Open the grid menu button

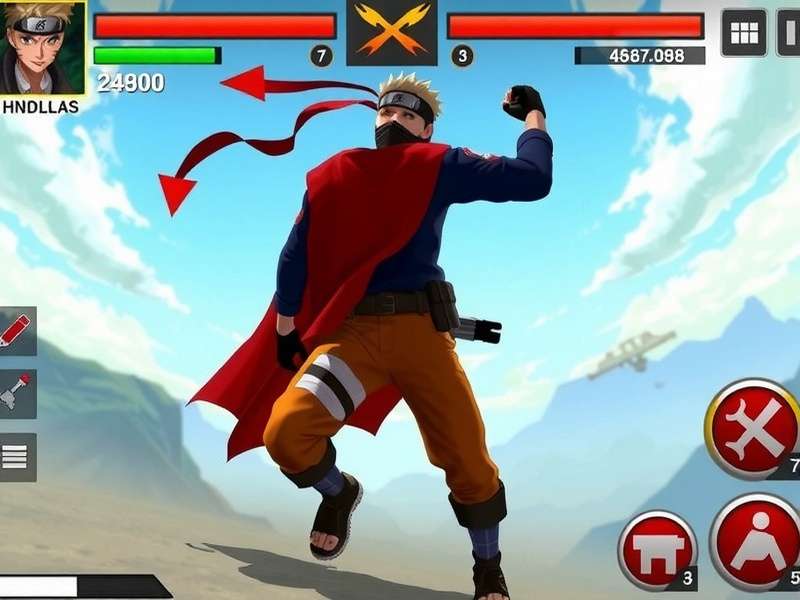744,33
